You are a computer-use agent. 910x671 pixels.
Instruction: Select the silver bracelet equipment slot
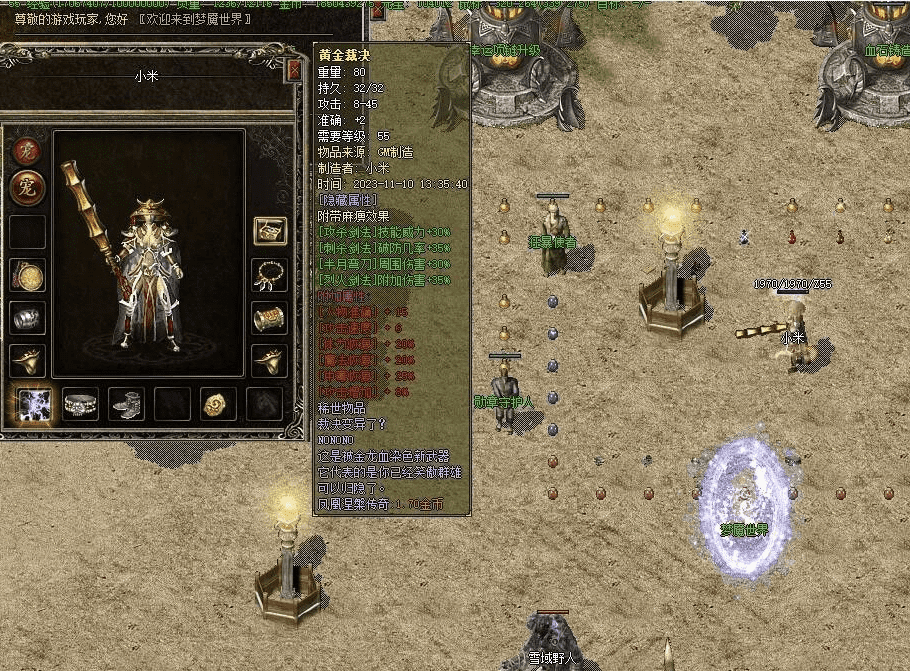[27, 318]
